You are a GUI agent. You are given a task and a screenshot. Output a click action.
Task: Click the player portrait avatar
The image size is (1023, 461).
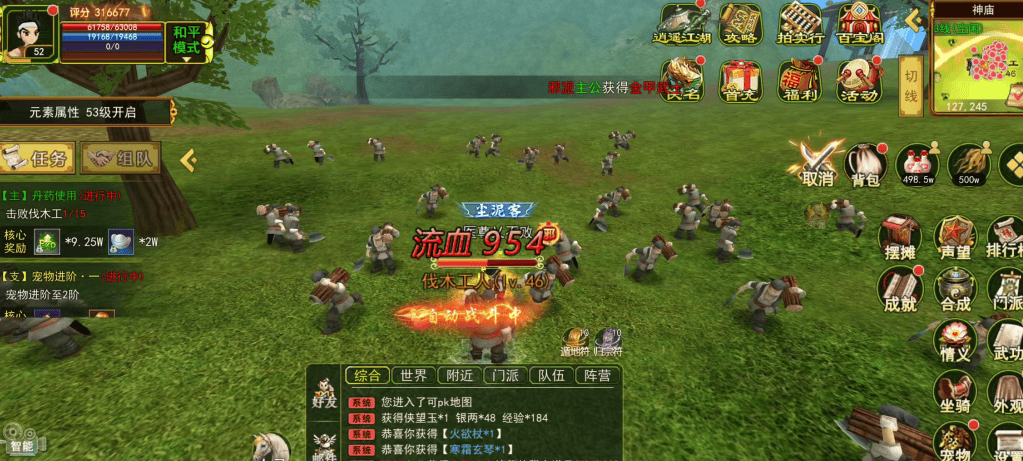click(x=28, y=33)
